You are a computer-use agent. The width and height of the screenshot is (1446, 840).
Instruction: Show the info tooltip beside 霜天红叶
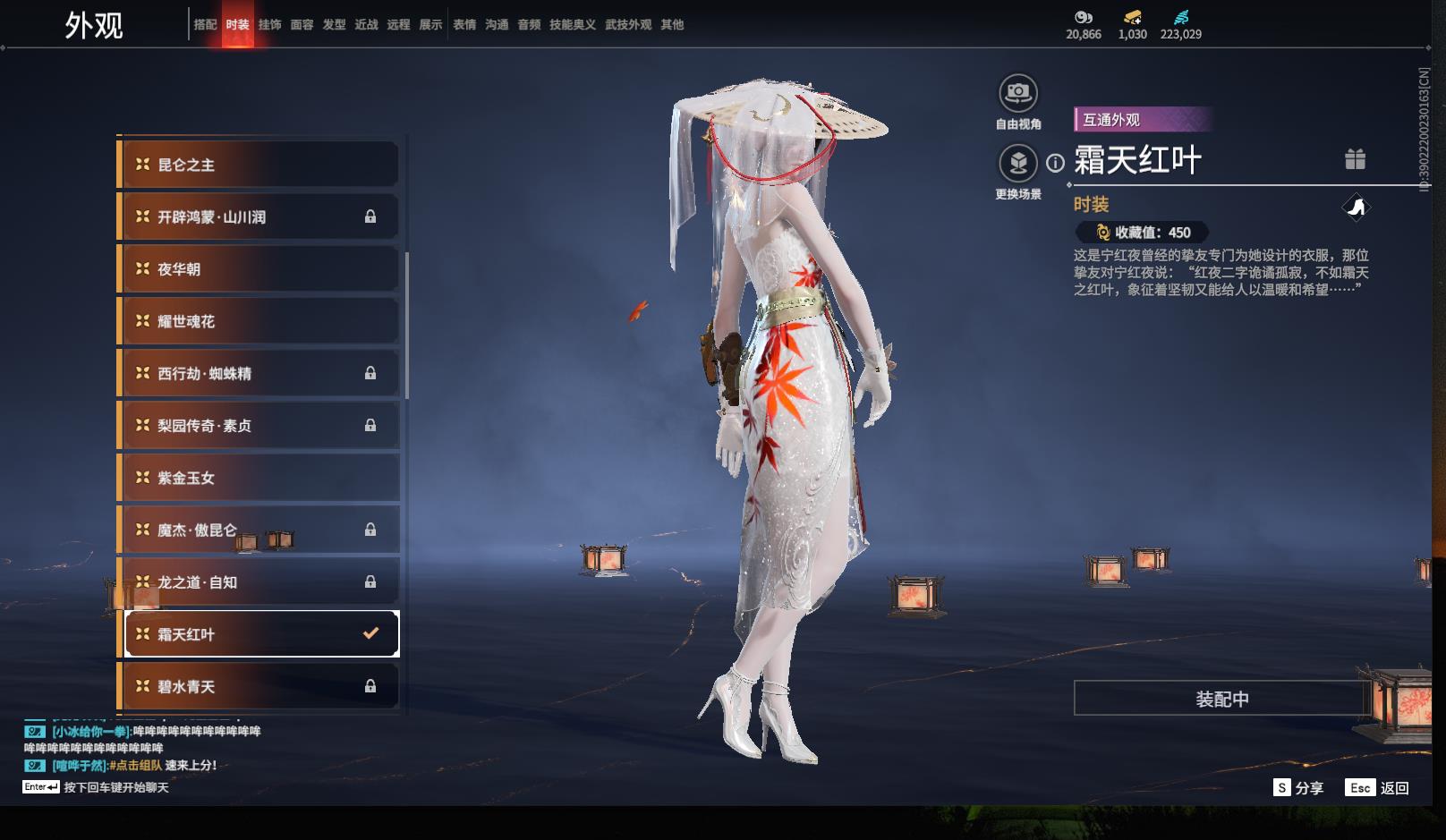(1056, 163)
